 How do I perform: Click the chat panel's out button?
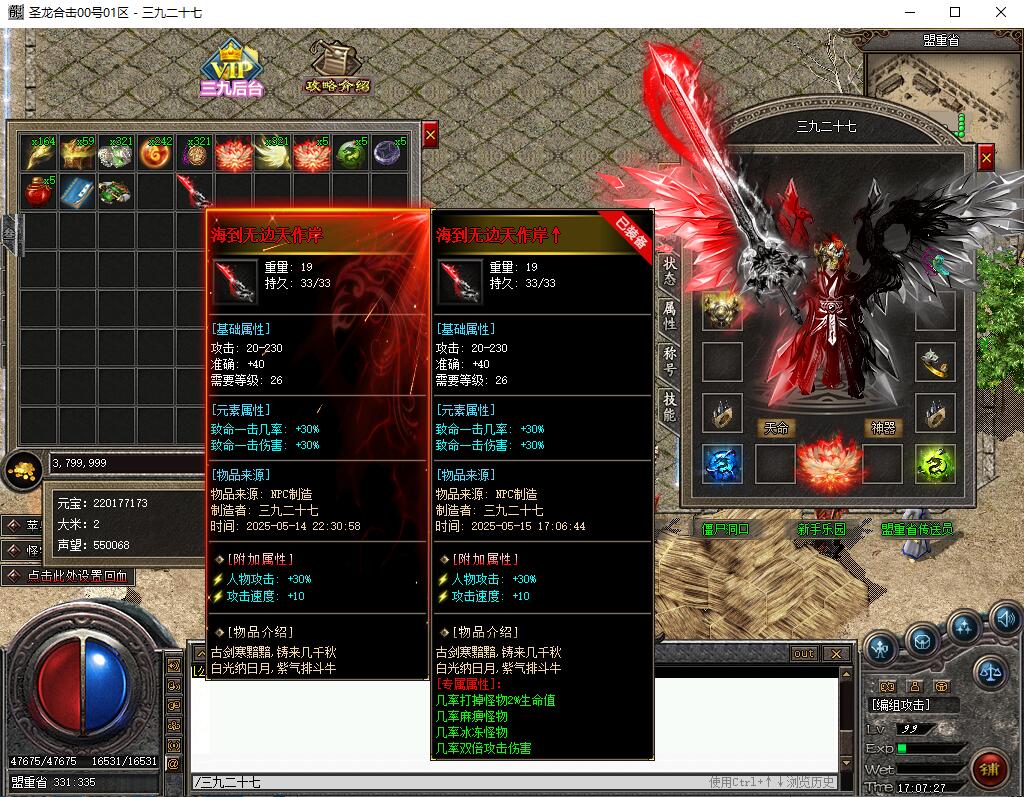(804, 654)
